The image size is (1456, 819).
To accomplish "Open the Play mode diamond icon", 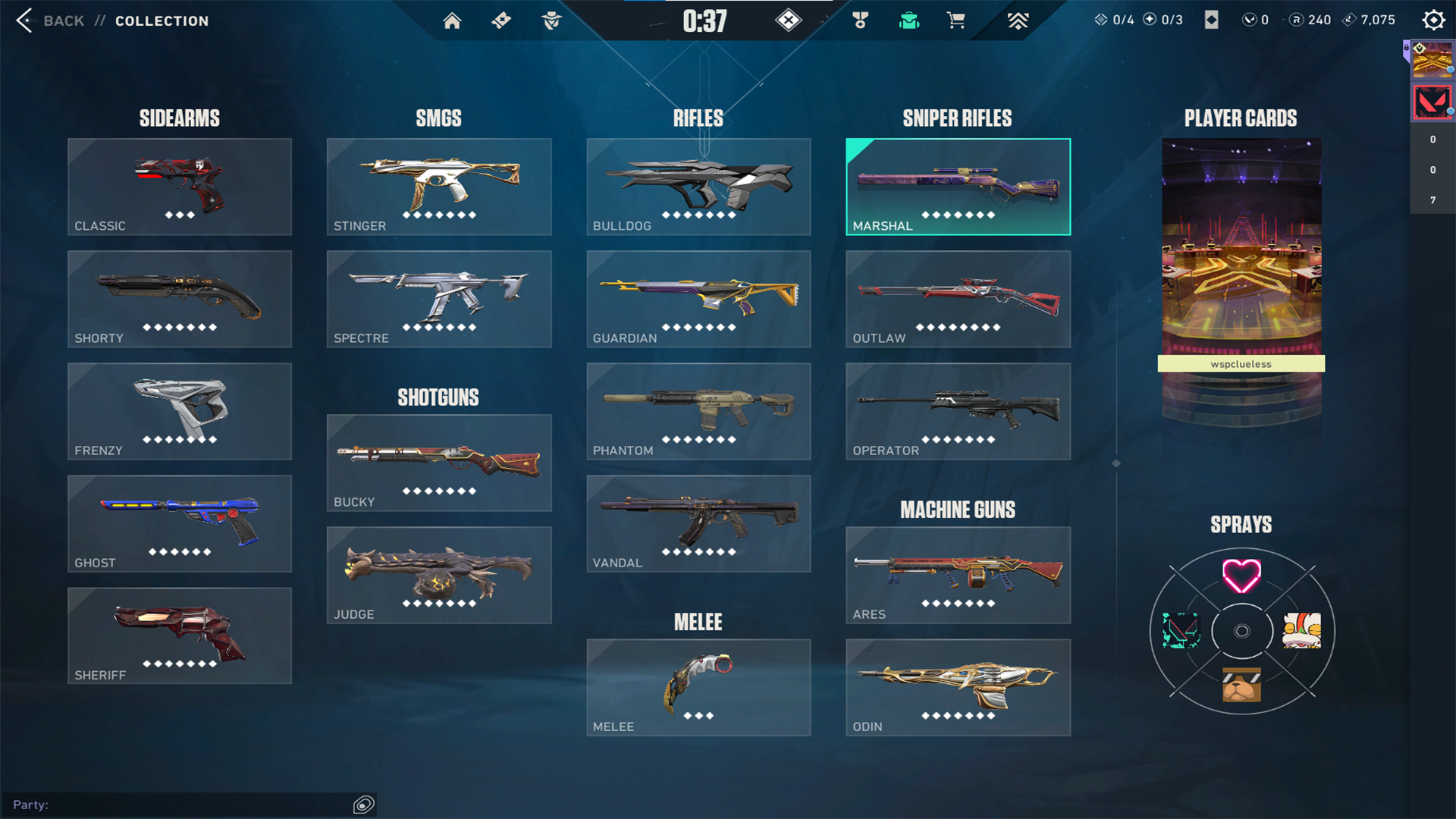I will (789, 20).
